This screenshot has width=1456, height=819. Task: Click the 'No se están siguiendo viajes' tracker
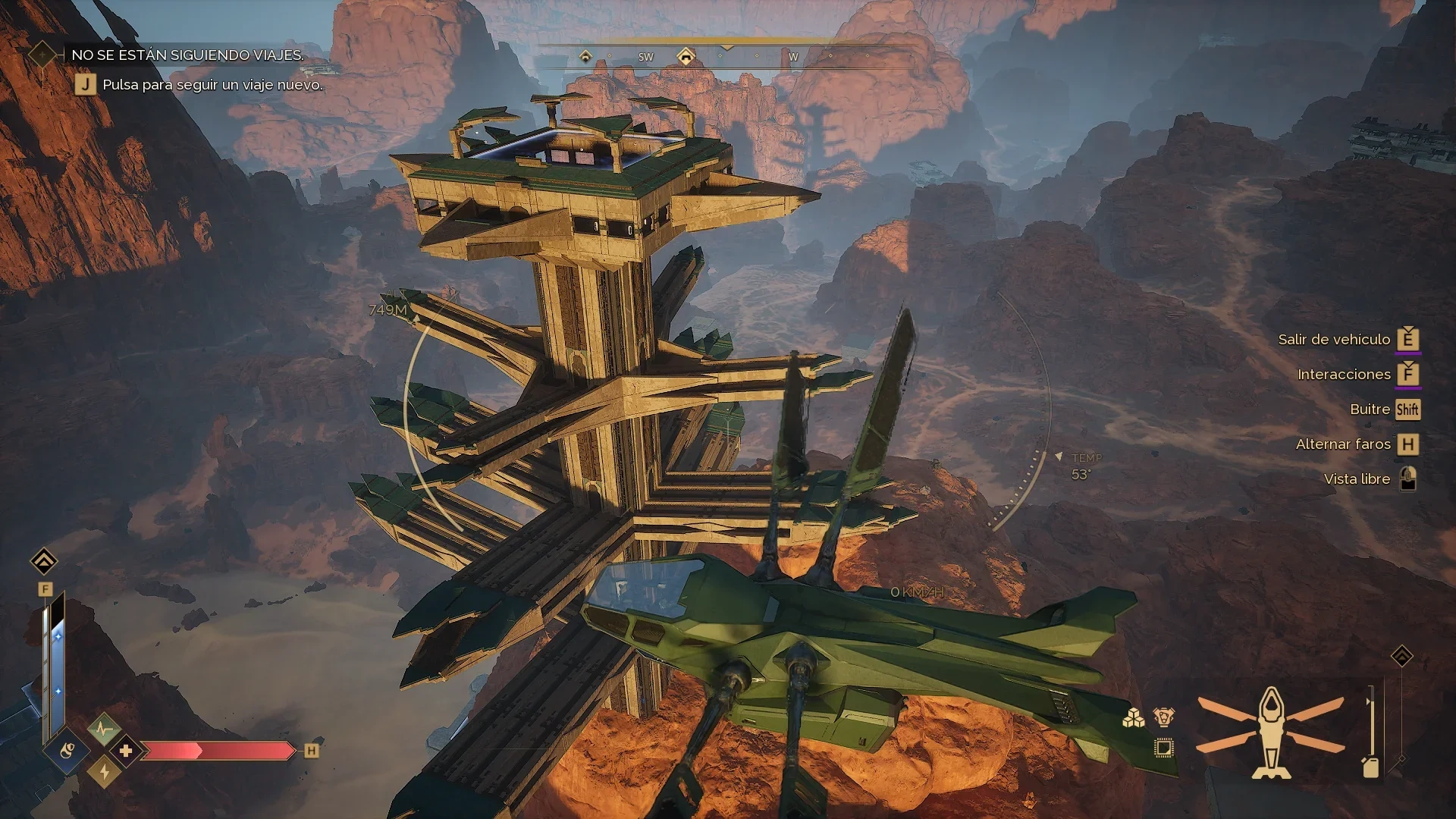(187, 55)
